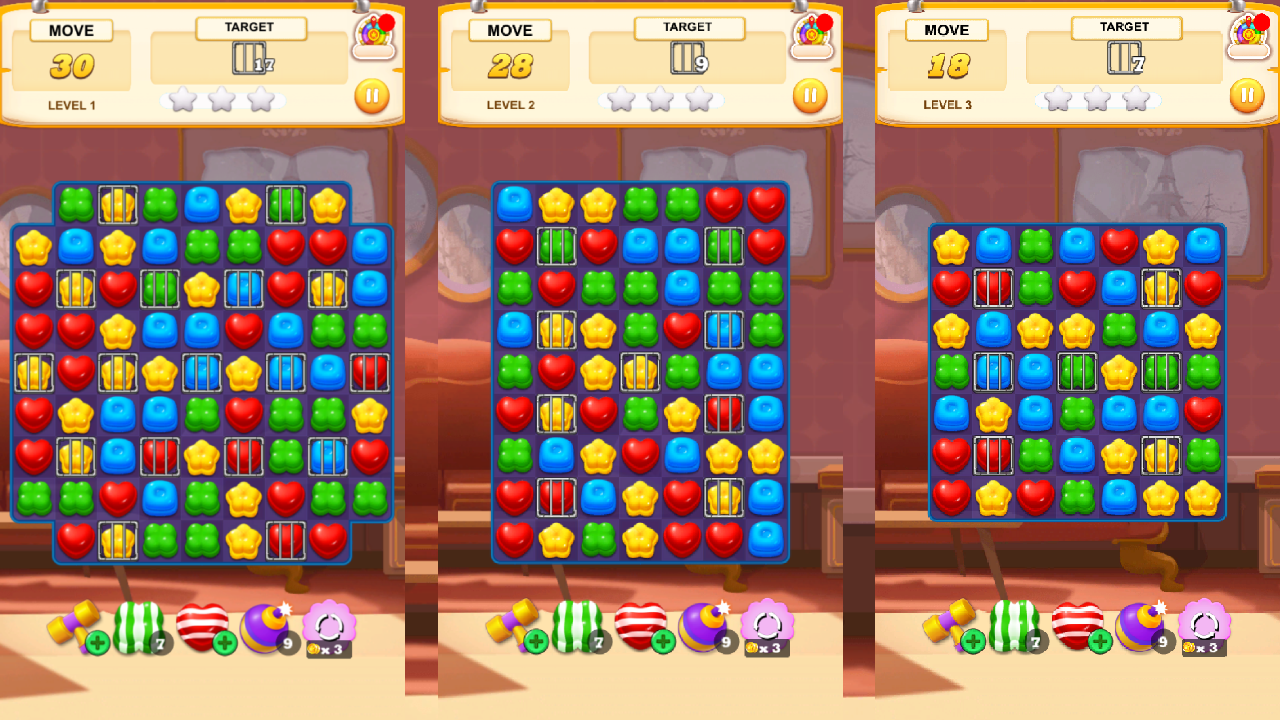Pause the Level 3 game

click(x=1246, y=95)
